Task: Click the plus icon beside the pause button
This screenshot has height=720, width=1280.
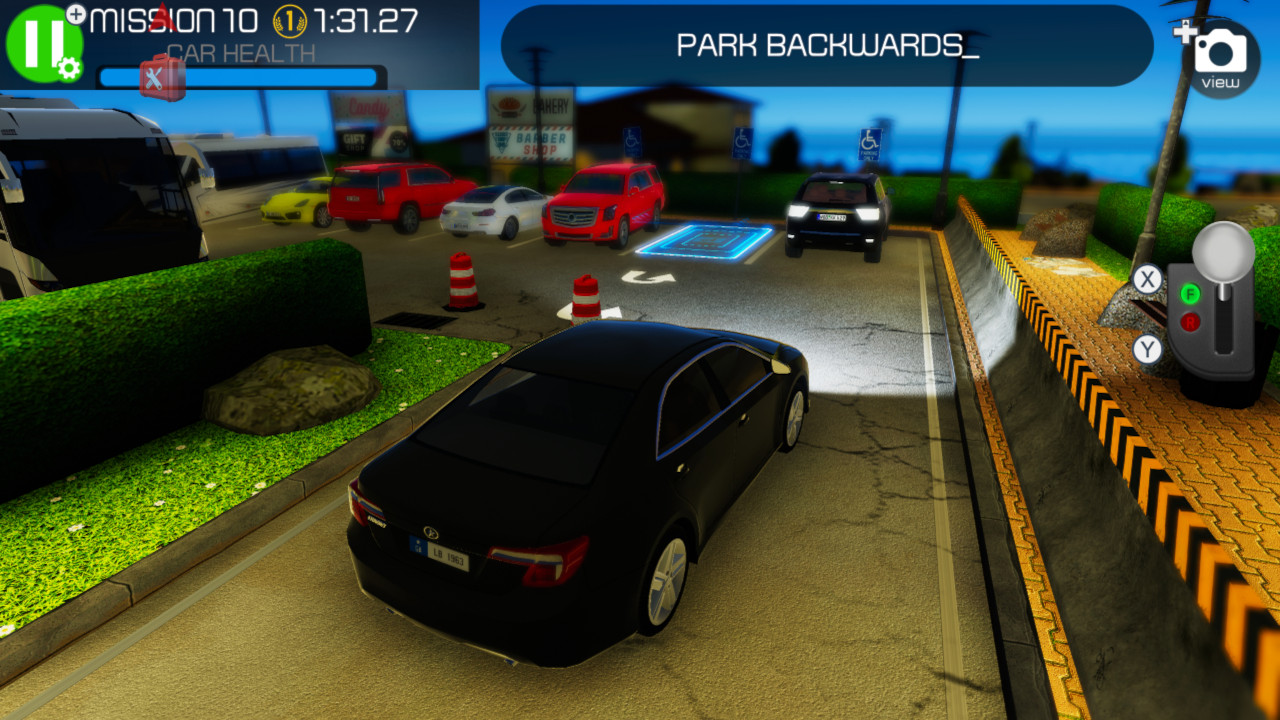Action: tap(75, 13)
